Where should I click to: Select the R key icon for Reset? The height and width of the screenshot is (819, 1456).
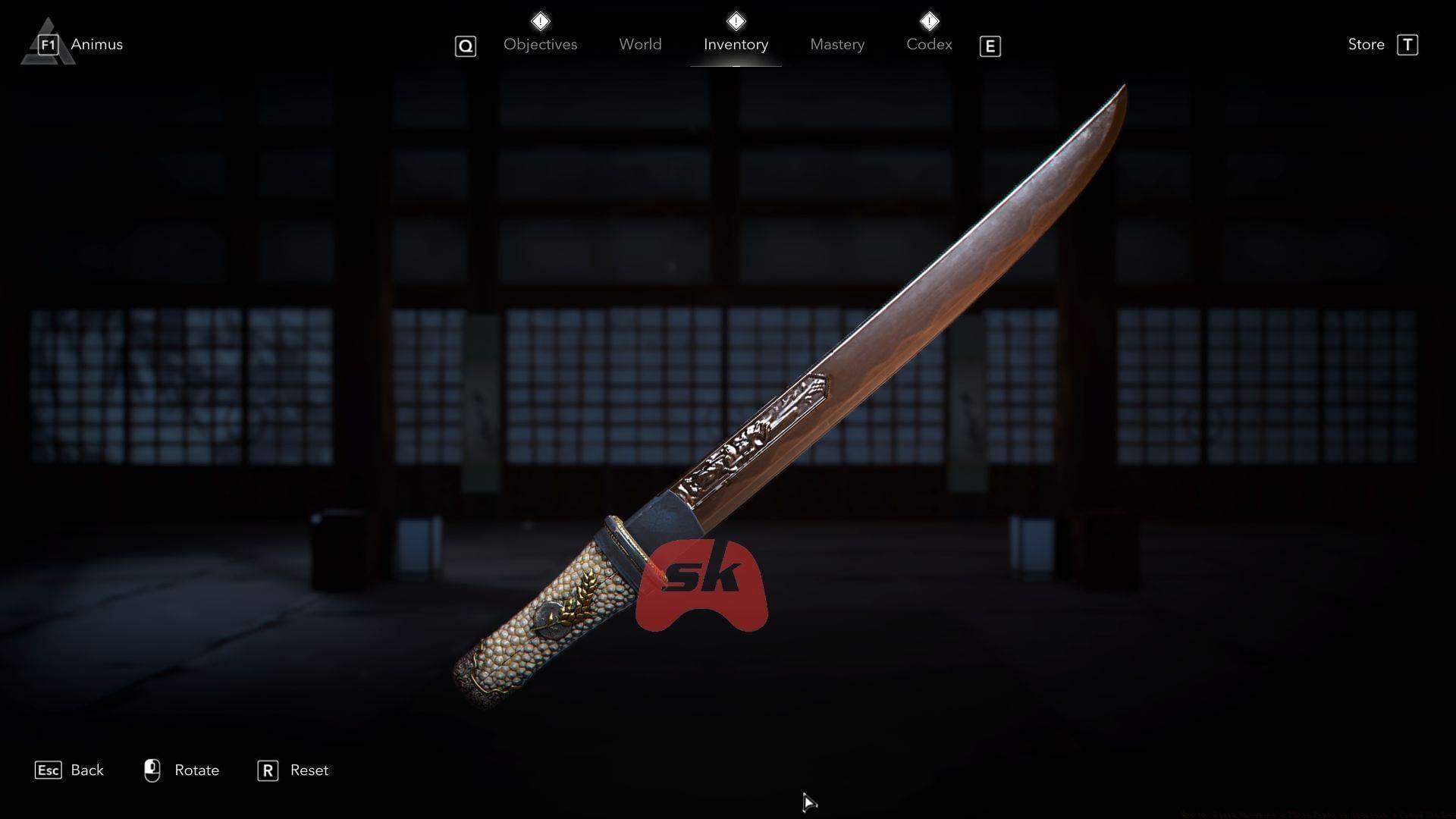267,770
